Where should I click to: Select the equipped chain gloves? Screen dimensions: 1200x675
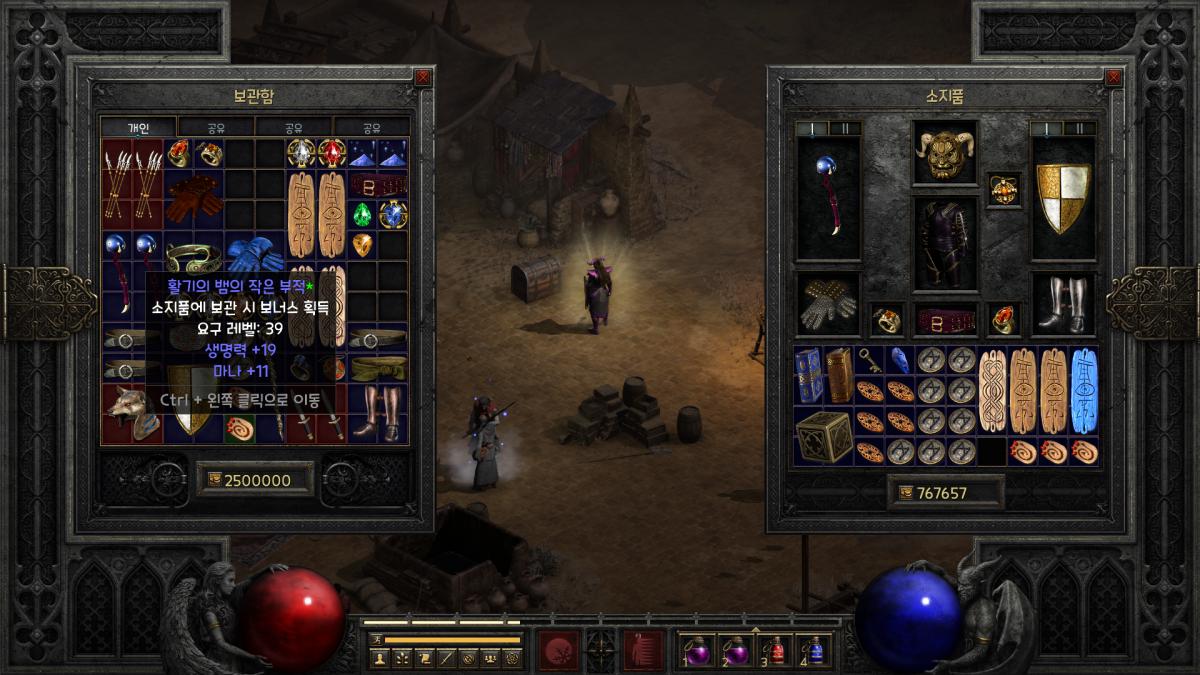[829, 305]
